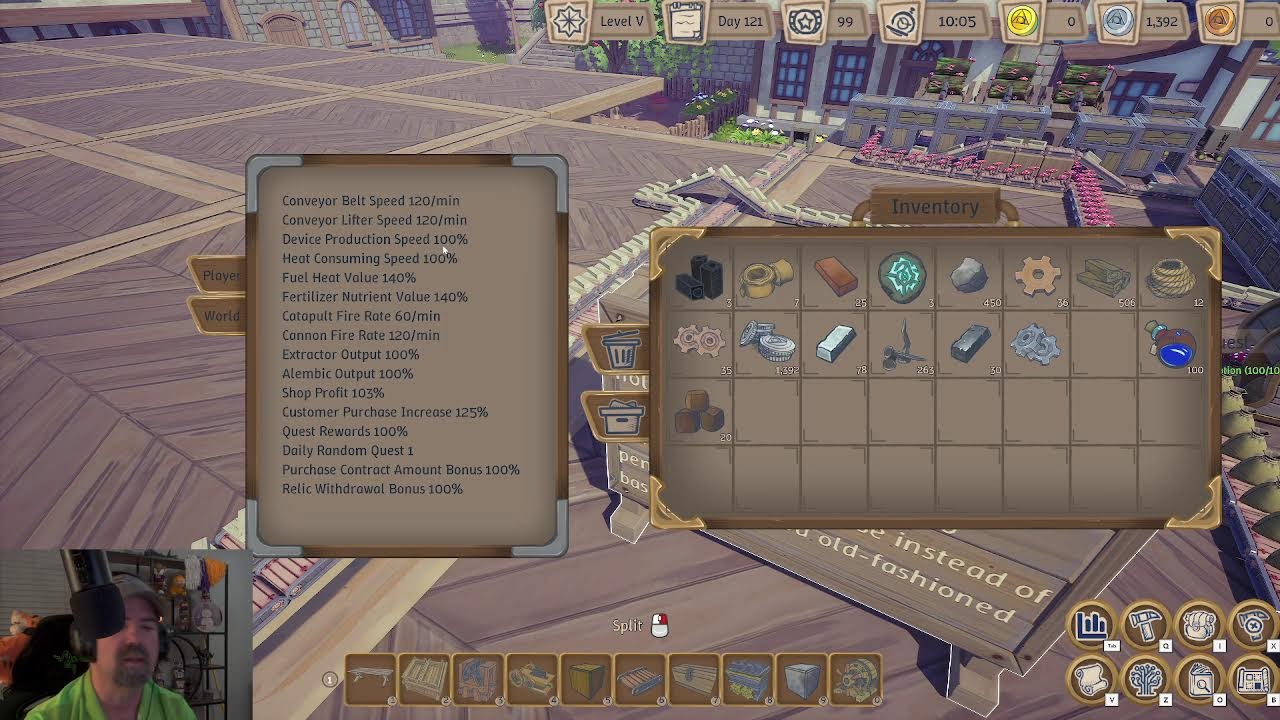Open the backpack inventory icon
1280x720 pixels.
point(1199,625)
